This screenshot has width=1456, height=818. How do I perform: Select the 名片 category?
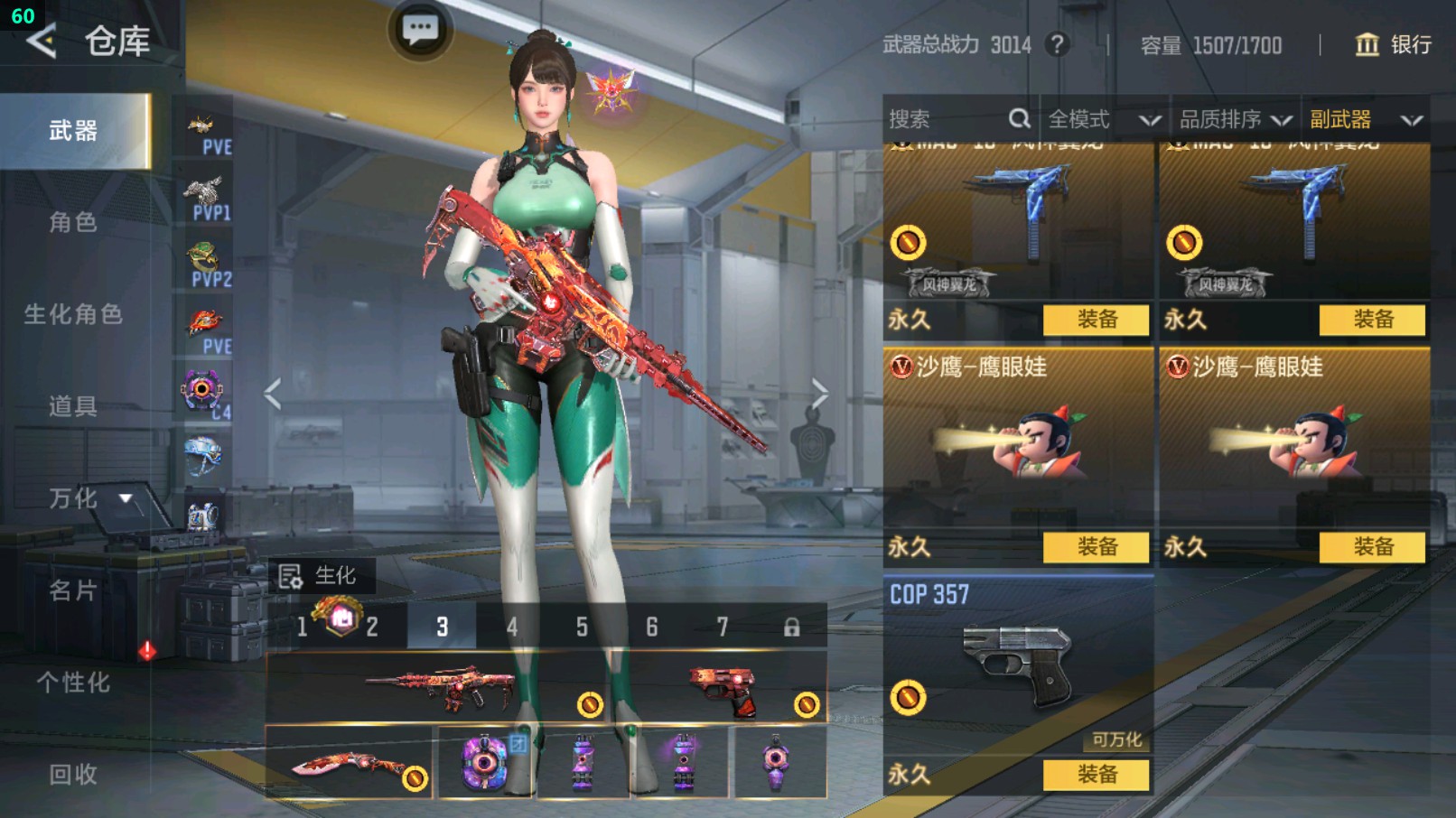coord(73,590)
